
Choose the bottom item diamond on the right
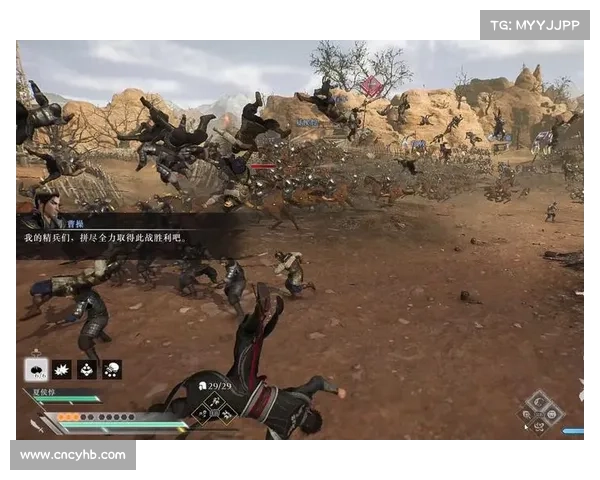[x=540, y=425]
